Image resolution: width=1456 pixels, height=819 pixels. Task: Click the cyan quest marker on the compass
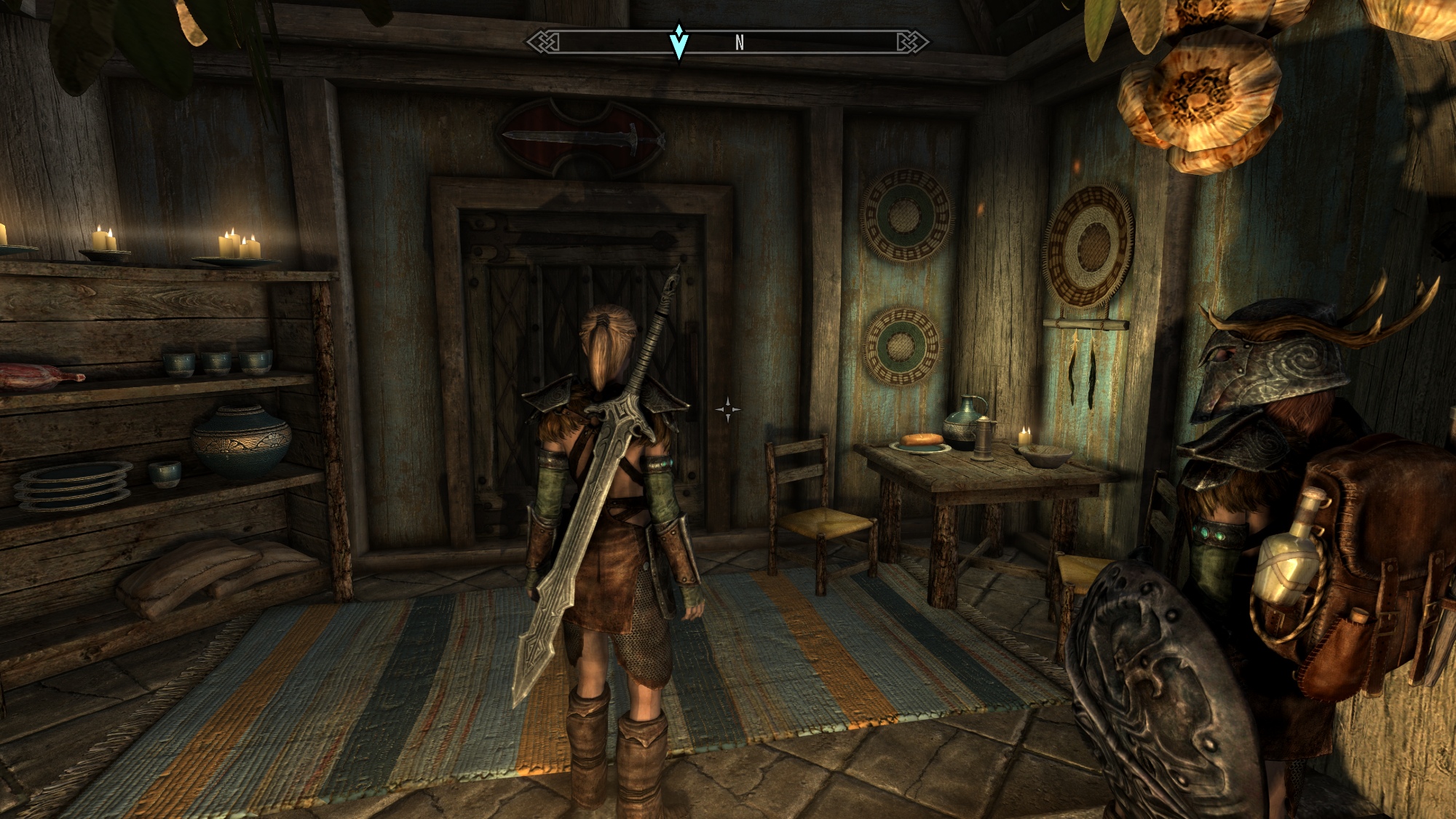coord(678,42)
